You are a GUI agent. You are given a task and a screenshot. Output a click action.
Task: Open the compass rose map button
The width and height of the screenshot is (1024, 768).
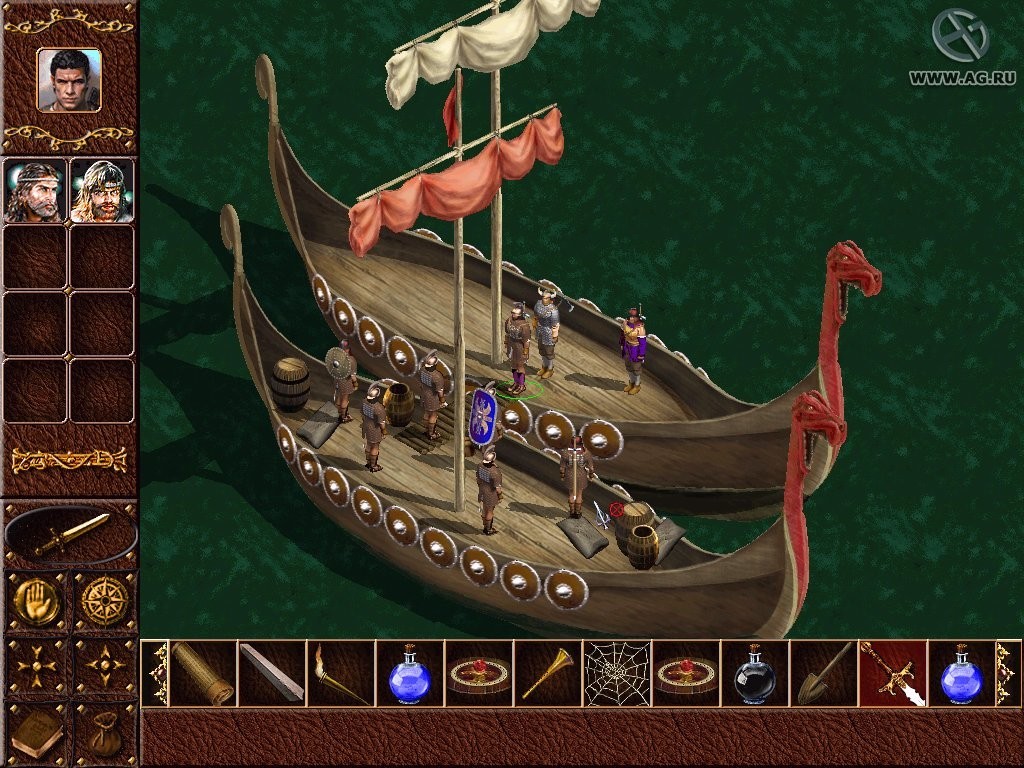click(x=104, y=602)
